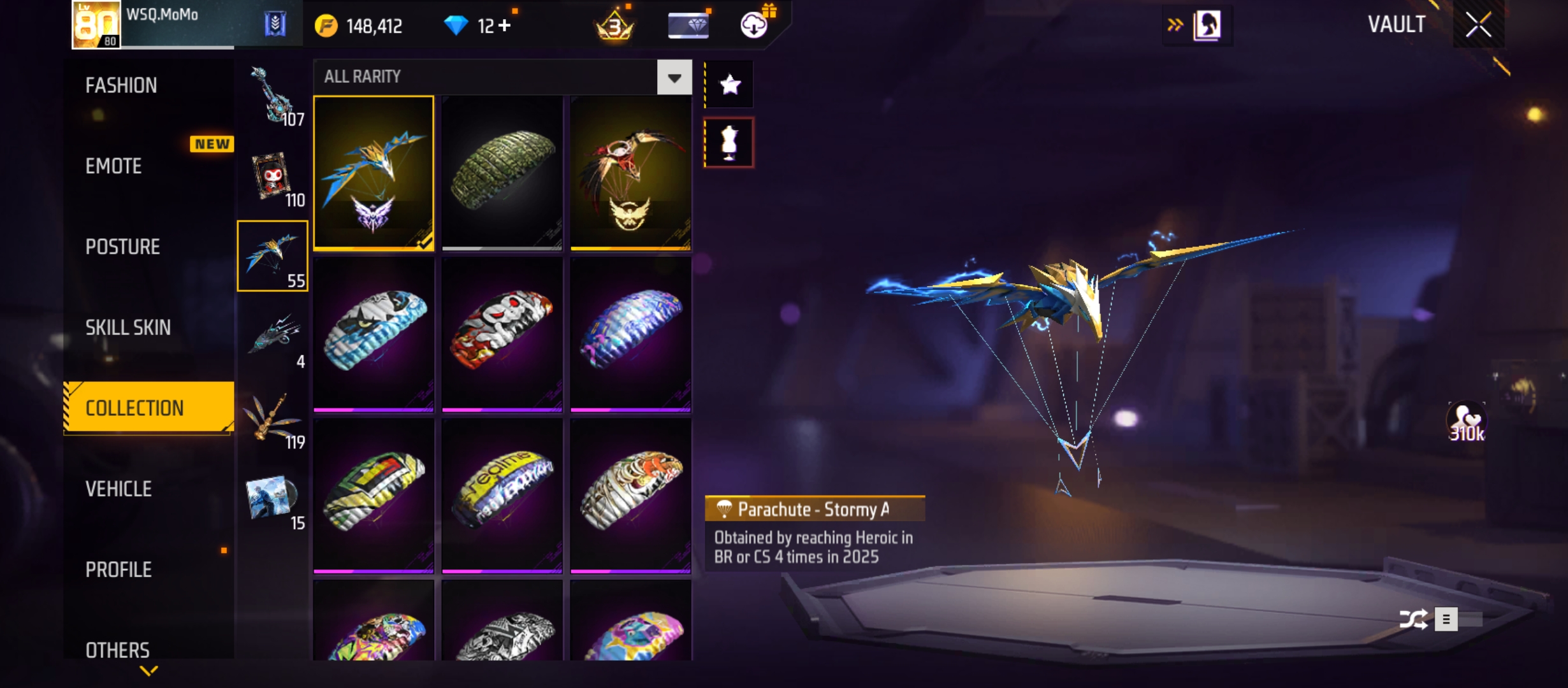Switch to the Emote category

point(113,166)
